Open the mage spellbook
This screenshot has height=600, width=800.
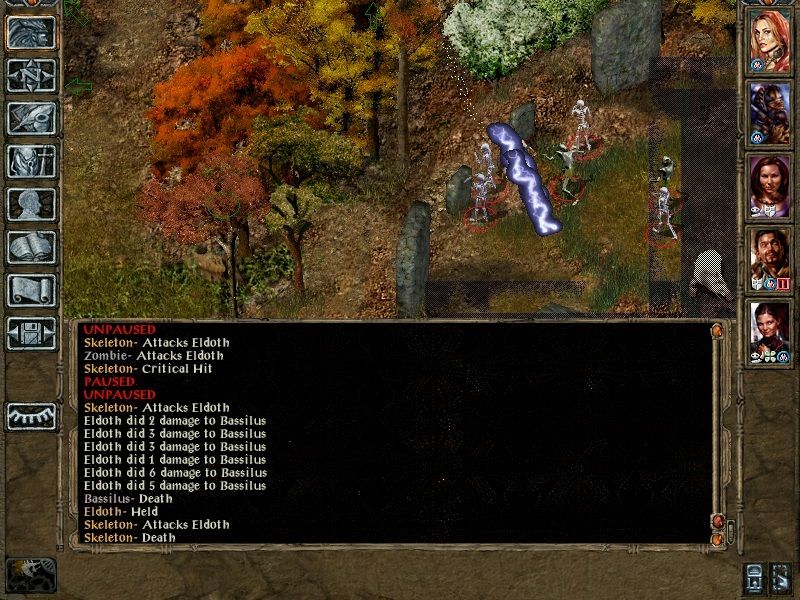coord(31,247)
